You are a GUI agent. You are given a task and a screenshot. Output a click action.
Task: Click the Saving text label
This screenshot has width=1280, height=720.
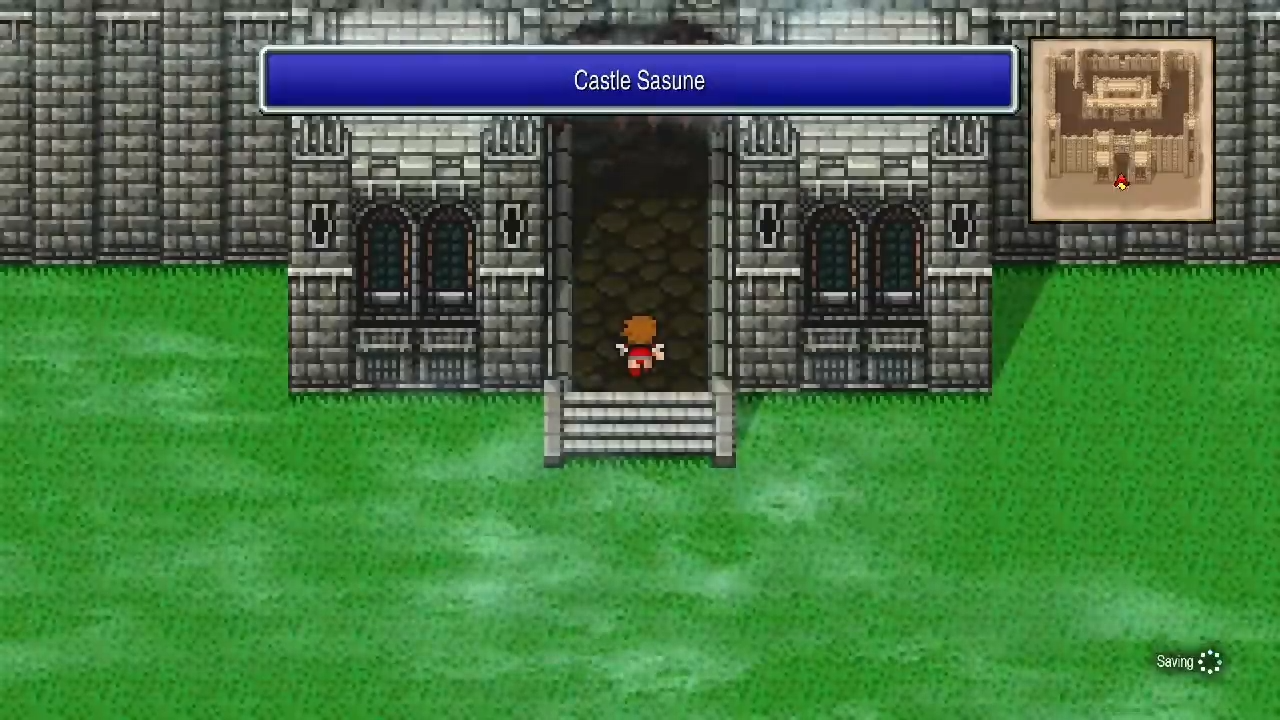click(x=1173, y=661)
